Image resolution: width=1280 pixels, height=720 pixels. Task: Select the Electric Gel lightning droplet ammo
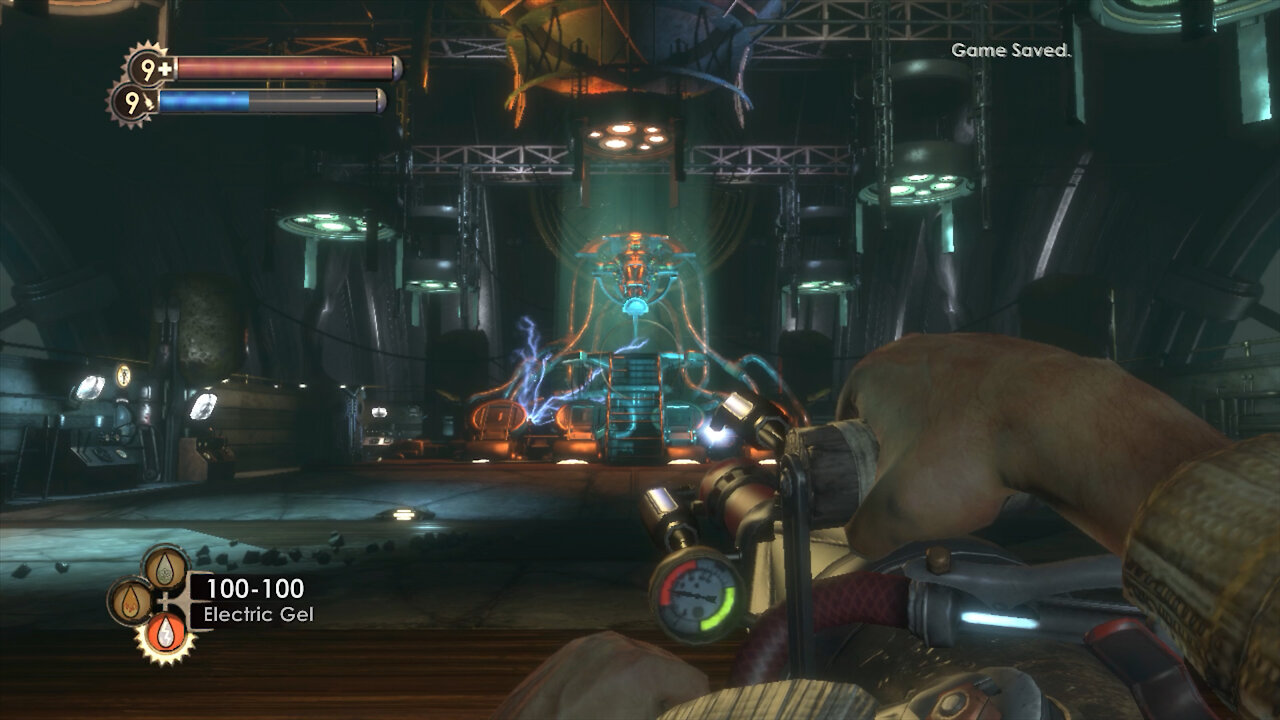coord(166,633)
